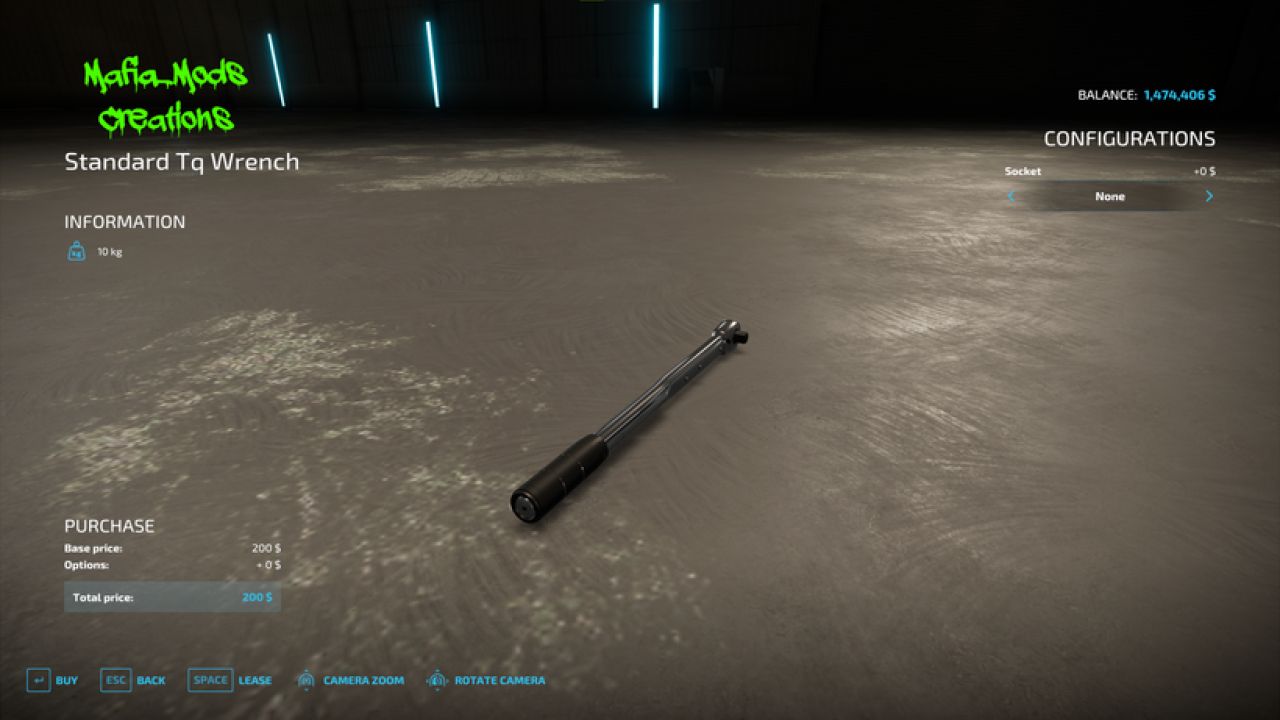Go back using the Back button
1280x720 pixels.
tap(133, 681)
